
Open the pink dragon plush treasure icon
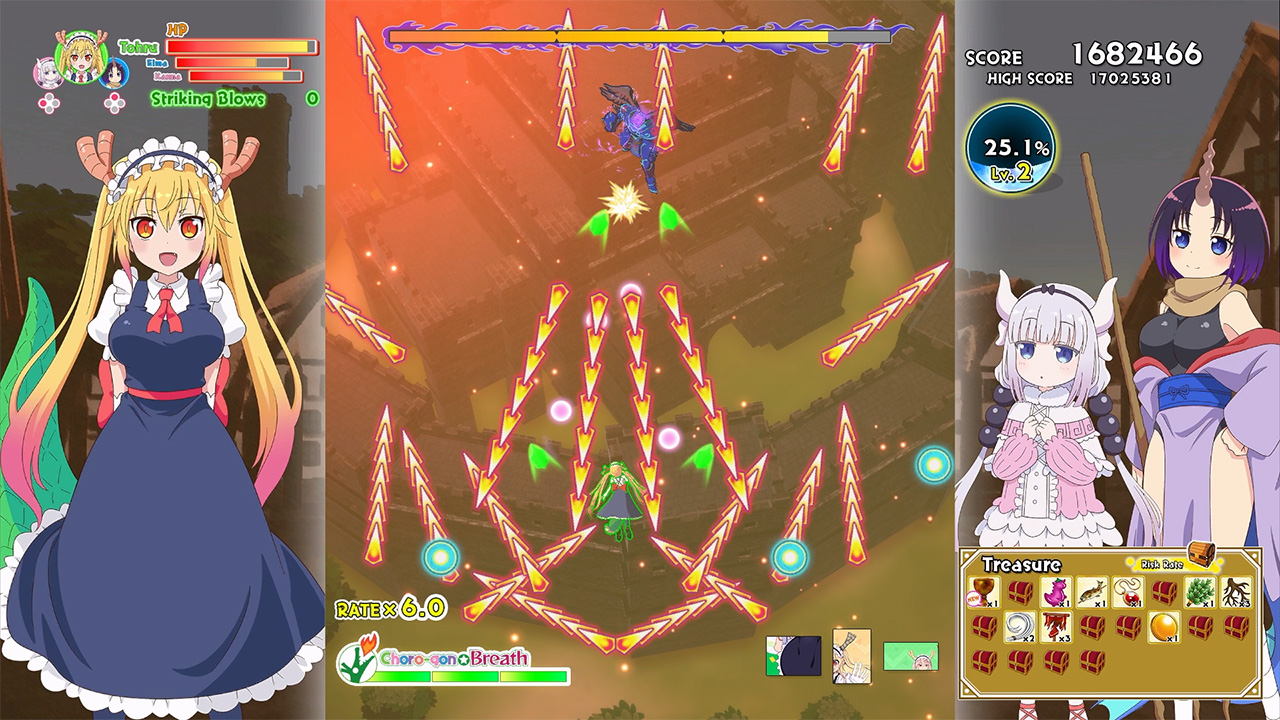1055,592
